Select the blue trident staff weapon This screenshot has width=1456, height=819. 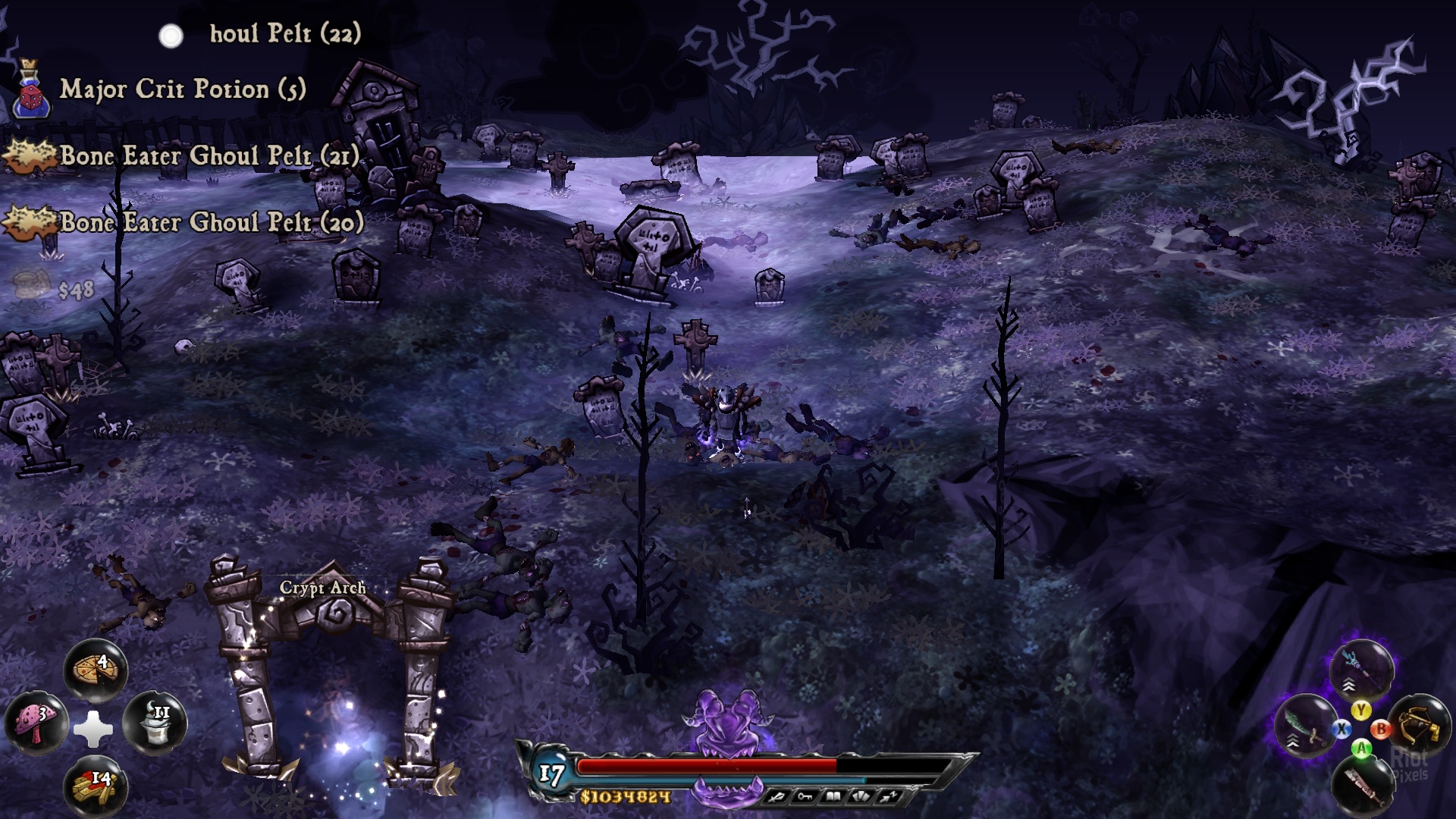pyautogui.click(x=1361, y=669)
